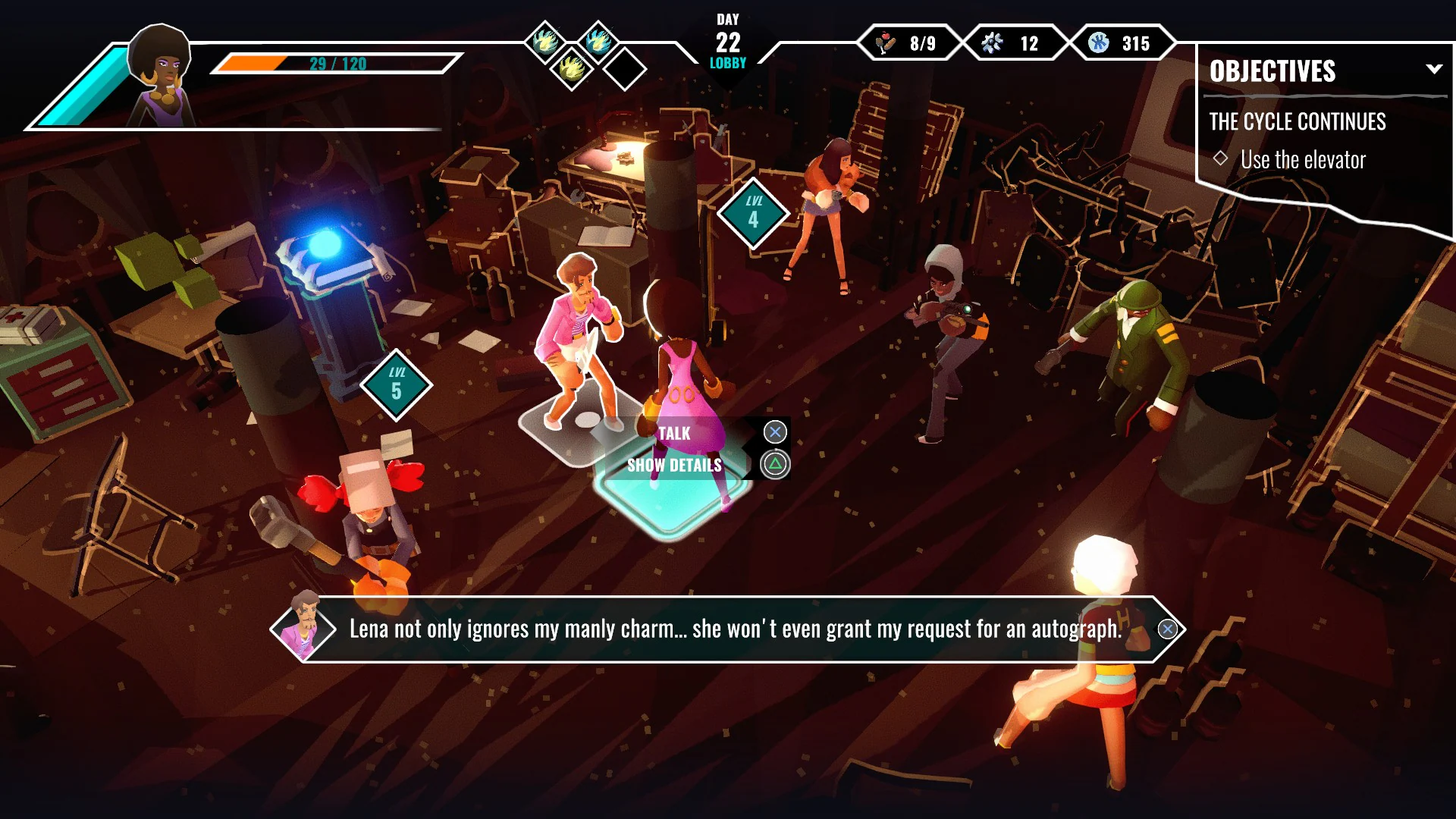Click the scrap parts icon showing 12
The image size is (1456, 819).
tap(991, 43)
